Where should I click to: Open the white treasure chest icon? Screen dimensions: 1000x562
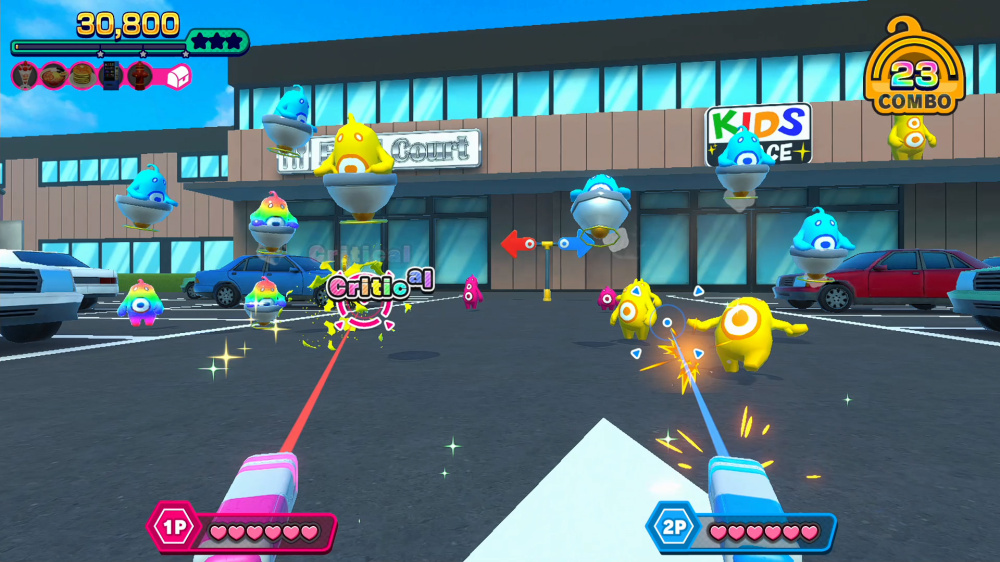tap(176, 76)
